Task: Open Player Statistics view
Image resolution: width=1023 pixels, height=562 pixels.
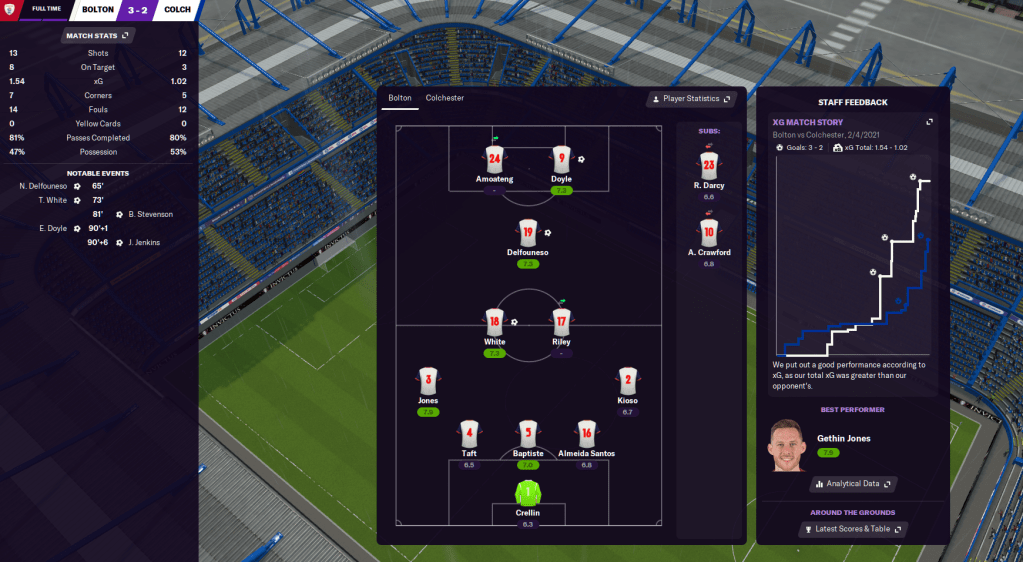Action: coord(691,99)
